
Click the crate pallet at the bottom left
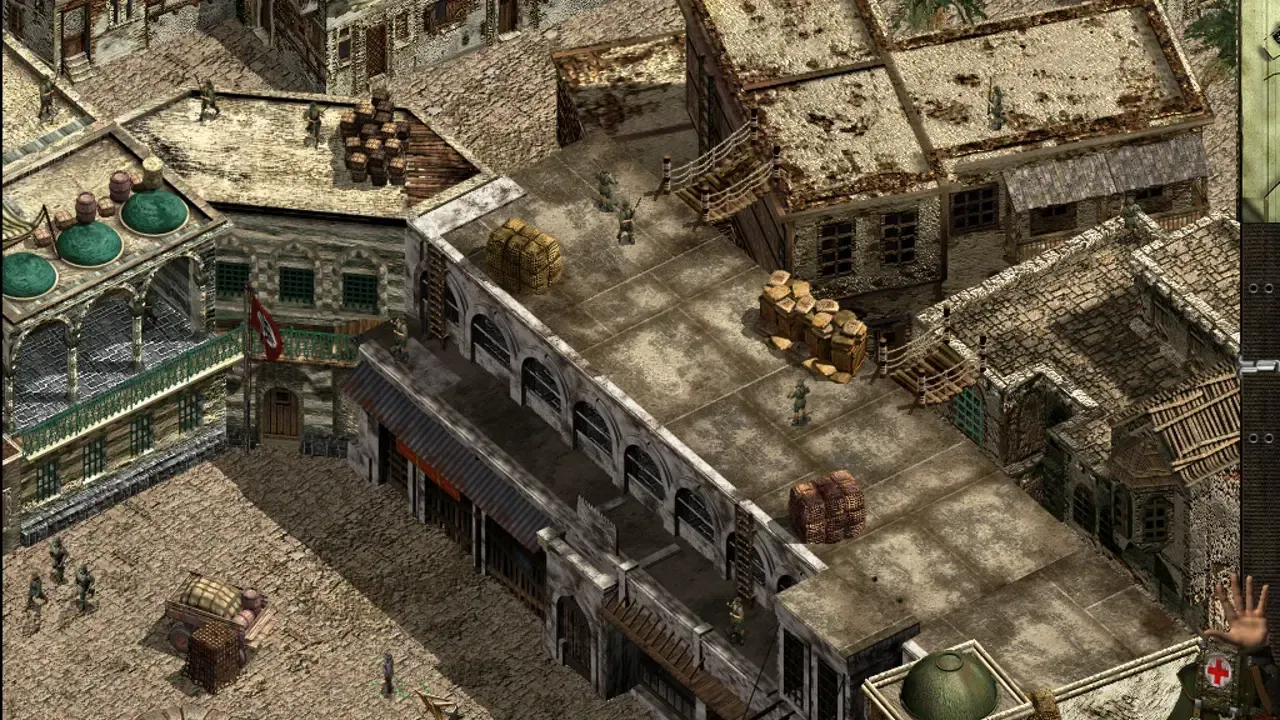click(x=212, y=658)
